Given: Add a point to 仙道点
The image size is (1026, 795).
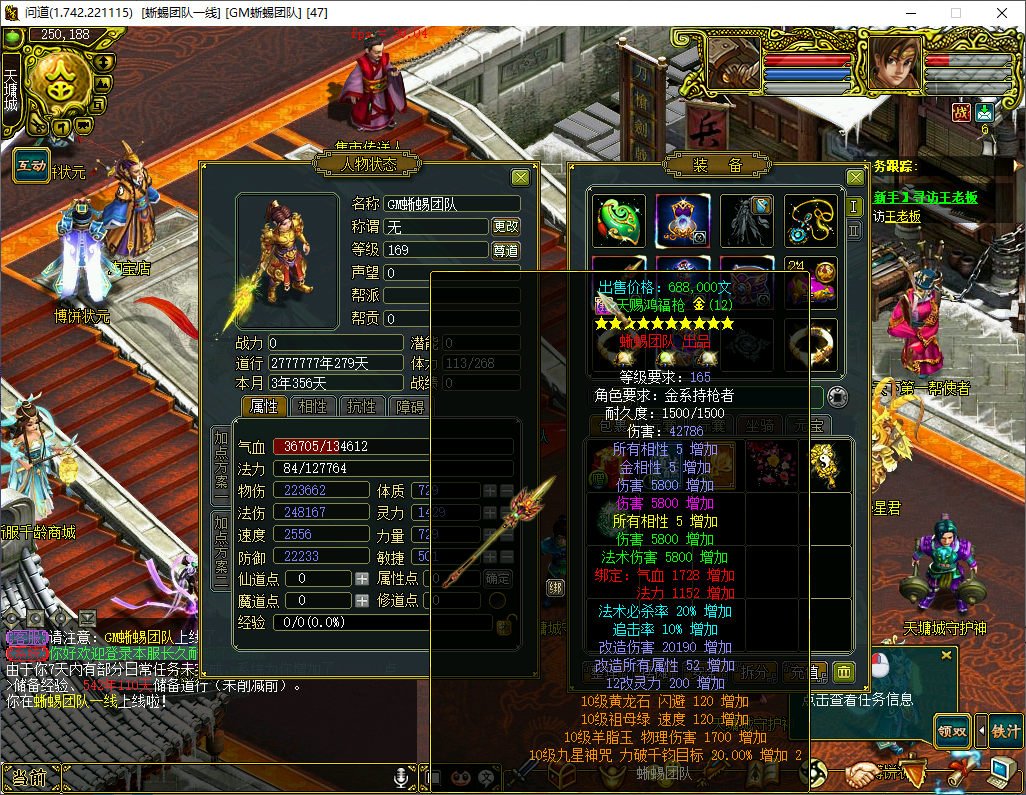Looking at the screenshot, I should (x=362, y=579).
